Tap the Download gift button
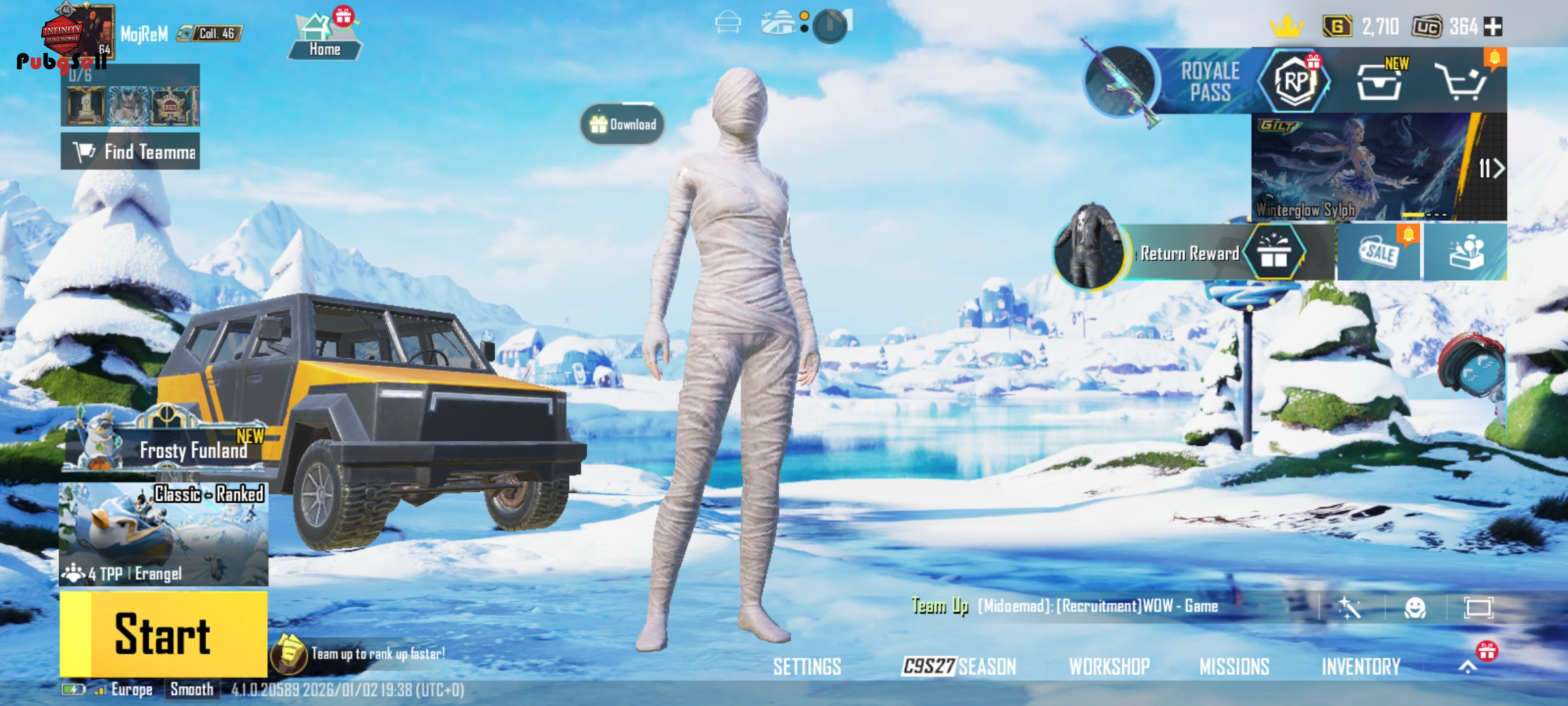 click(x=623, y=124)
